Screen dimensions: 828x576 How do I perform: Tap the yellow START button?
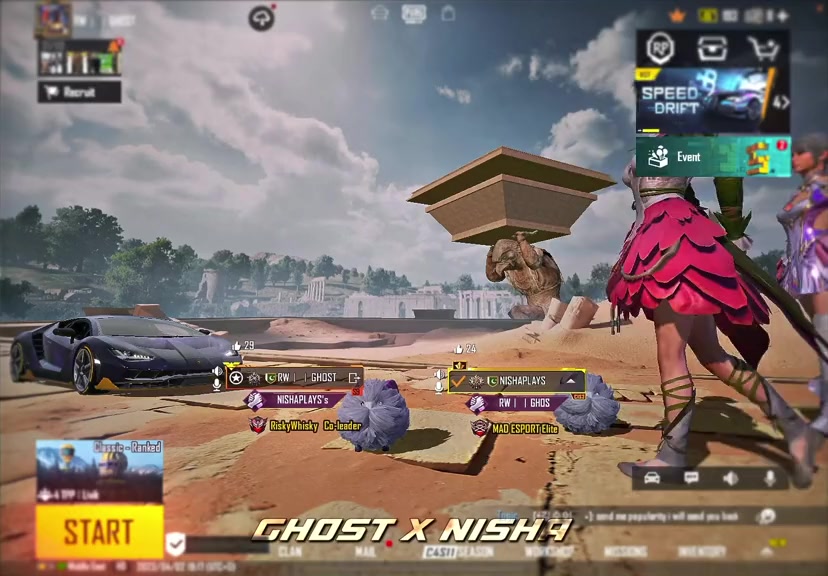[99, 531]
